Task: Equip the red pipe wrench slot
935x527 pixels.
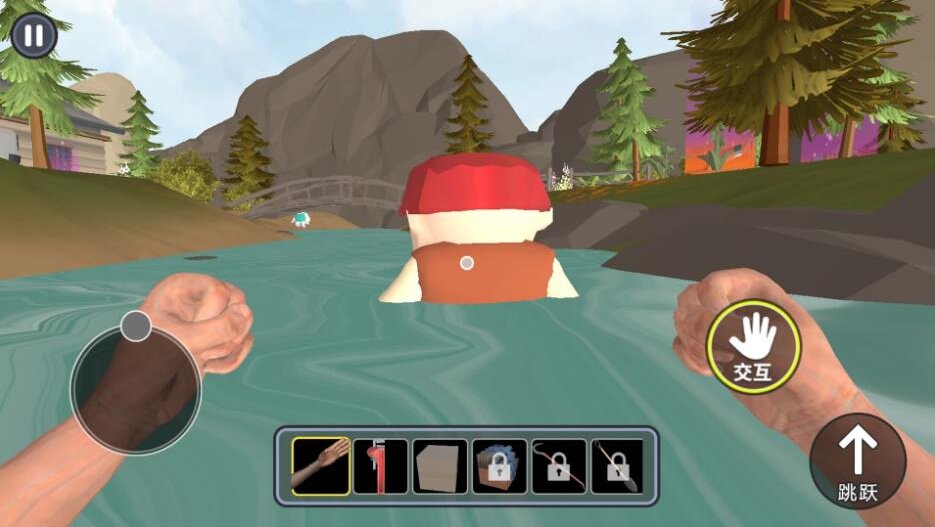Action: pos(381,466)
